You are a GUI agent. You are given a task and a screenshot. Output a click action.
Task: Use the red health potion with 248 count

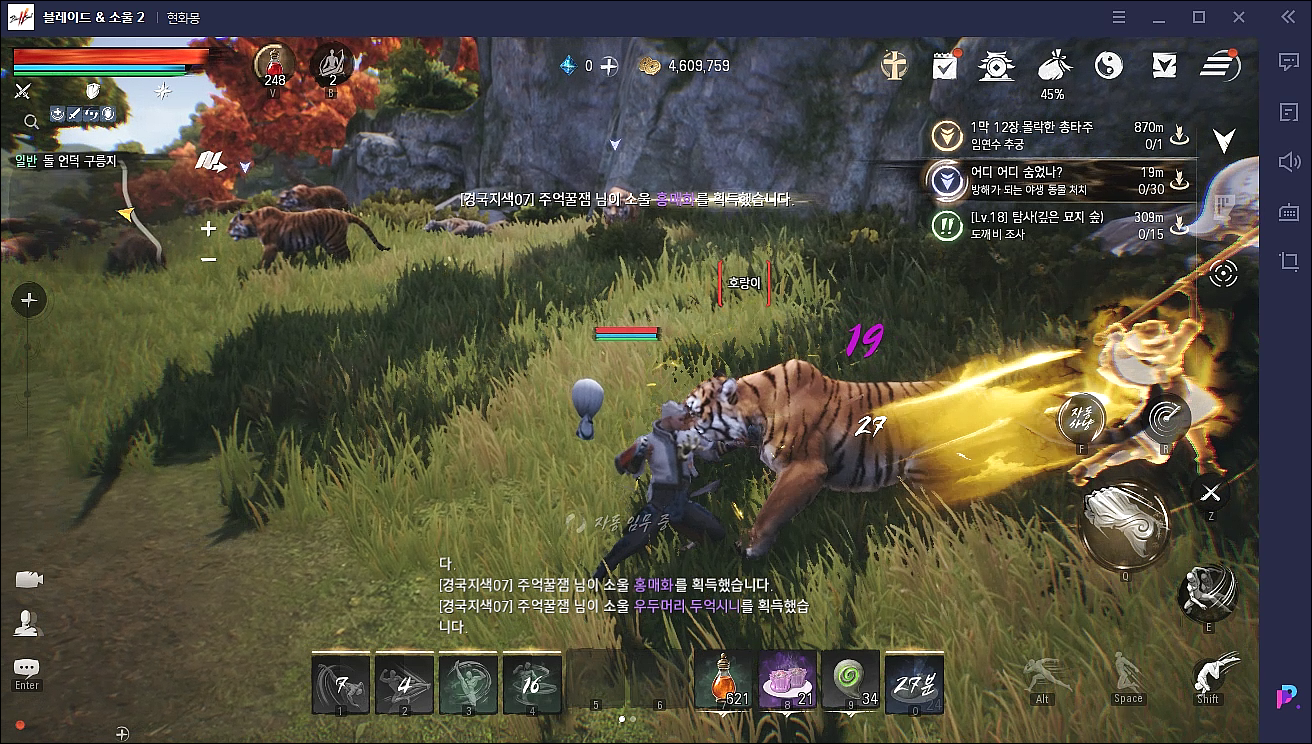point(272,64)
